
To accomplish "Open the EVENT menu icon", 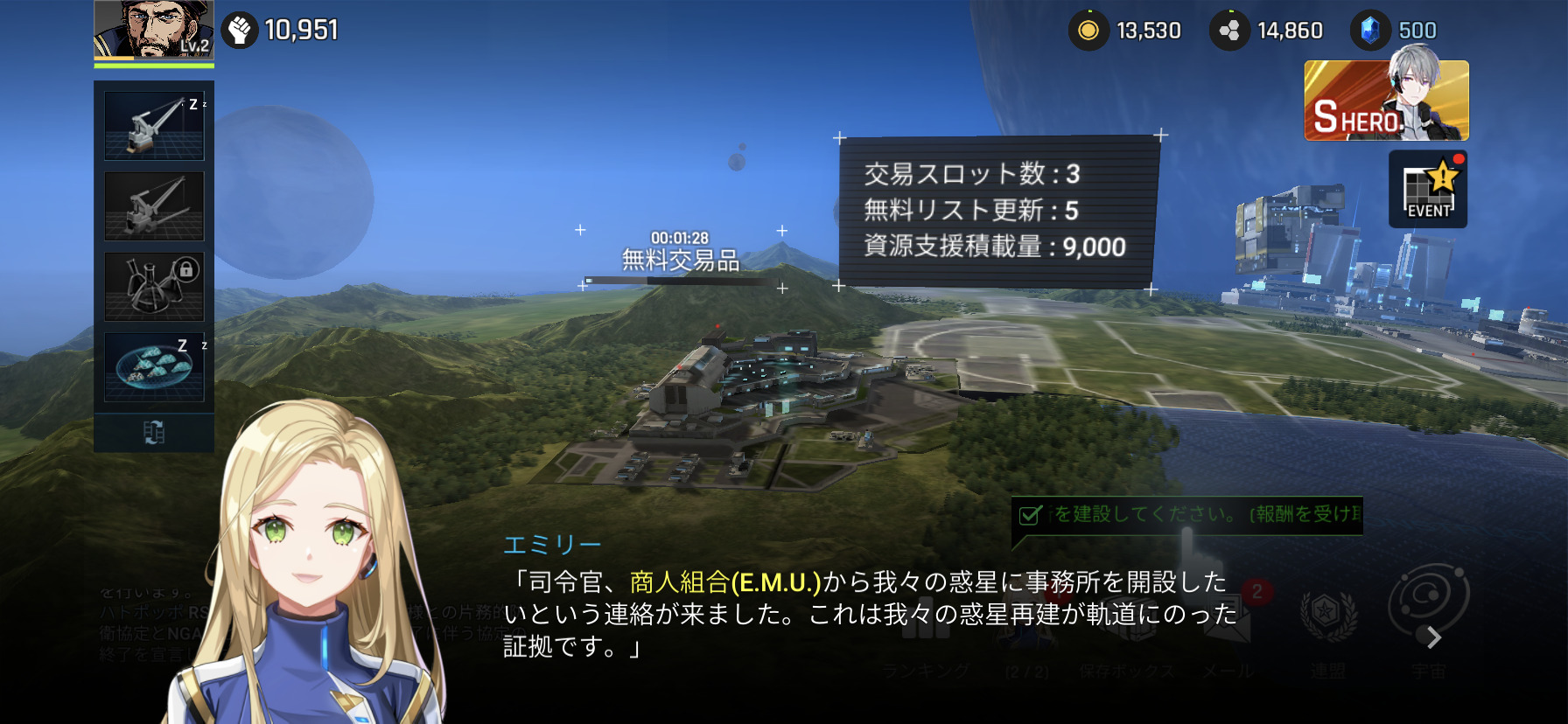I will [1427, 190].
